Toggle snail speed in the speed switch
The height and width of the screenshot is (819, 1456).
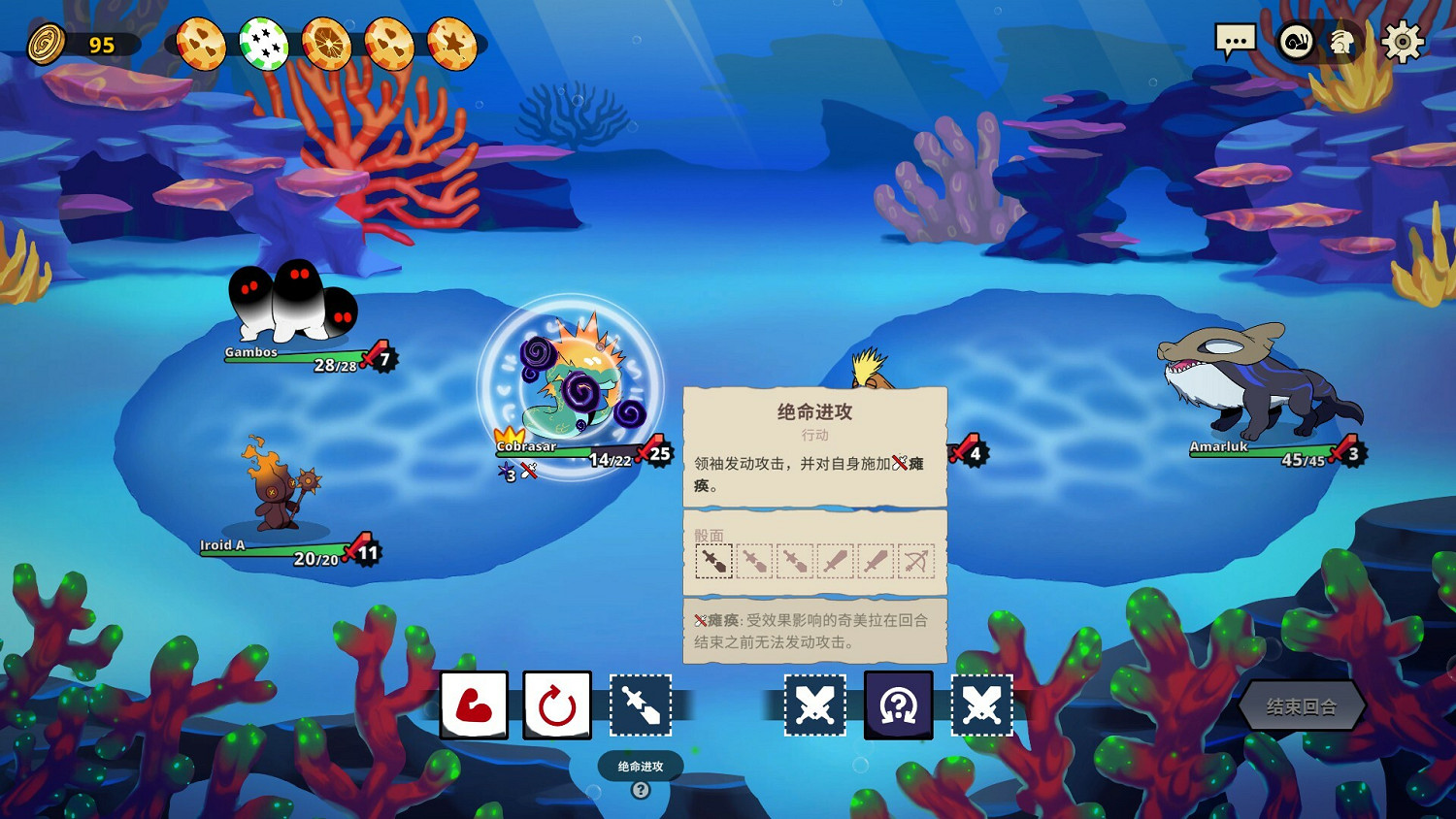1295,43
